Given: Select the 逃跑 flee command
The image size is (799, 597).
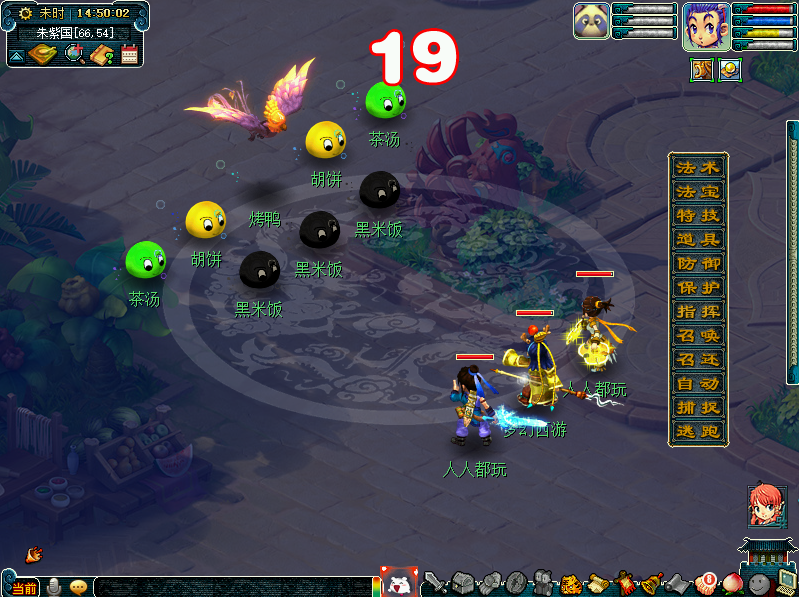Looking at the screenshot, I should (698, 431).
